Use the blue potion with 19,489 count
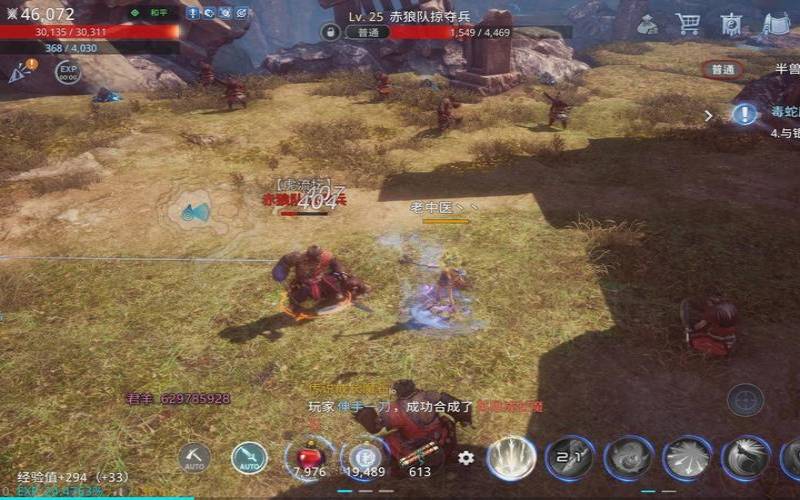 [x=364, y=457]
